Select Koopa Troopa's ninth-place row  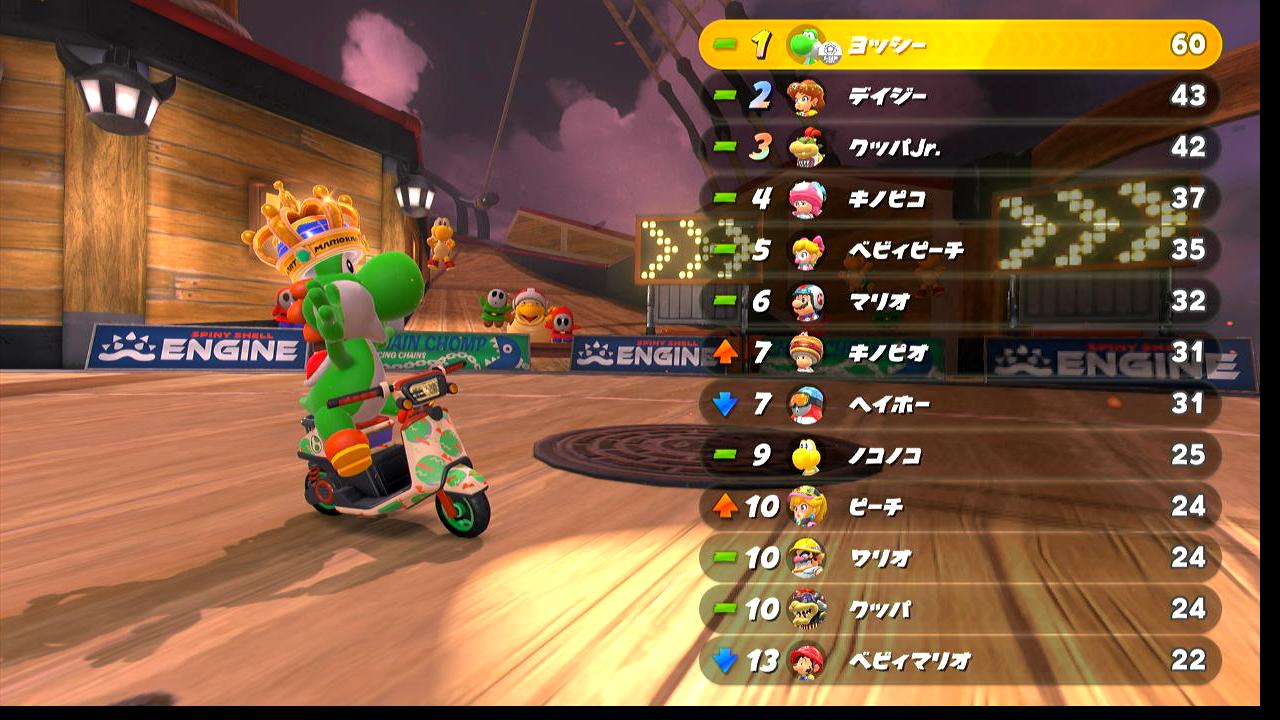pos(960,455)
